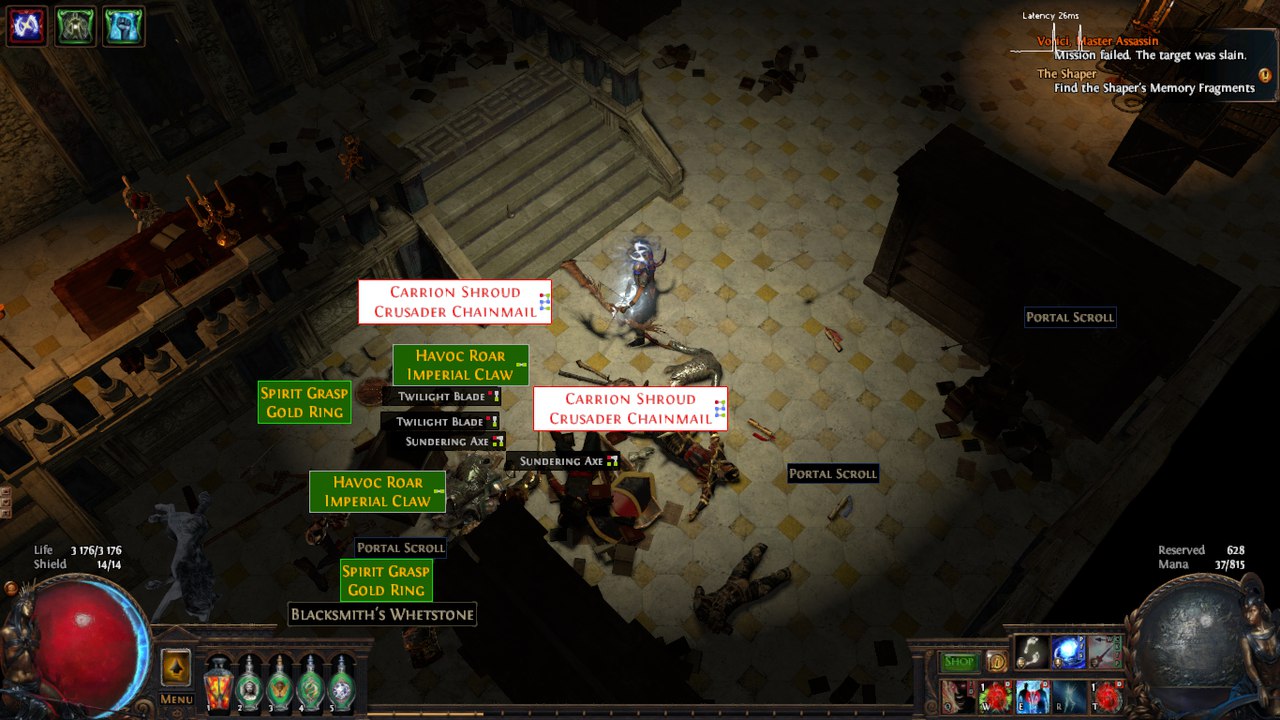Open the green Shop button
This screenshot has height=720, width=1280.
tap(959, 662)
